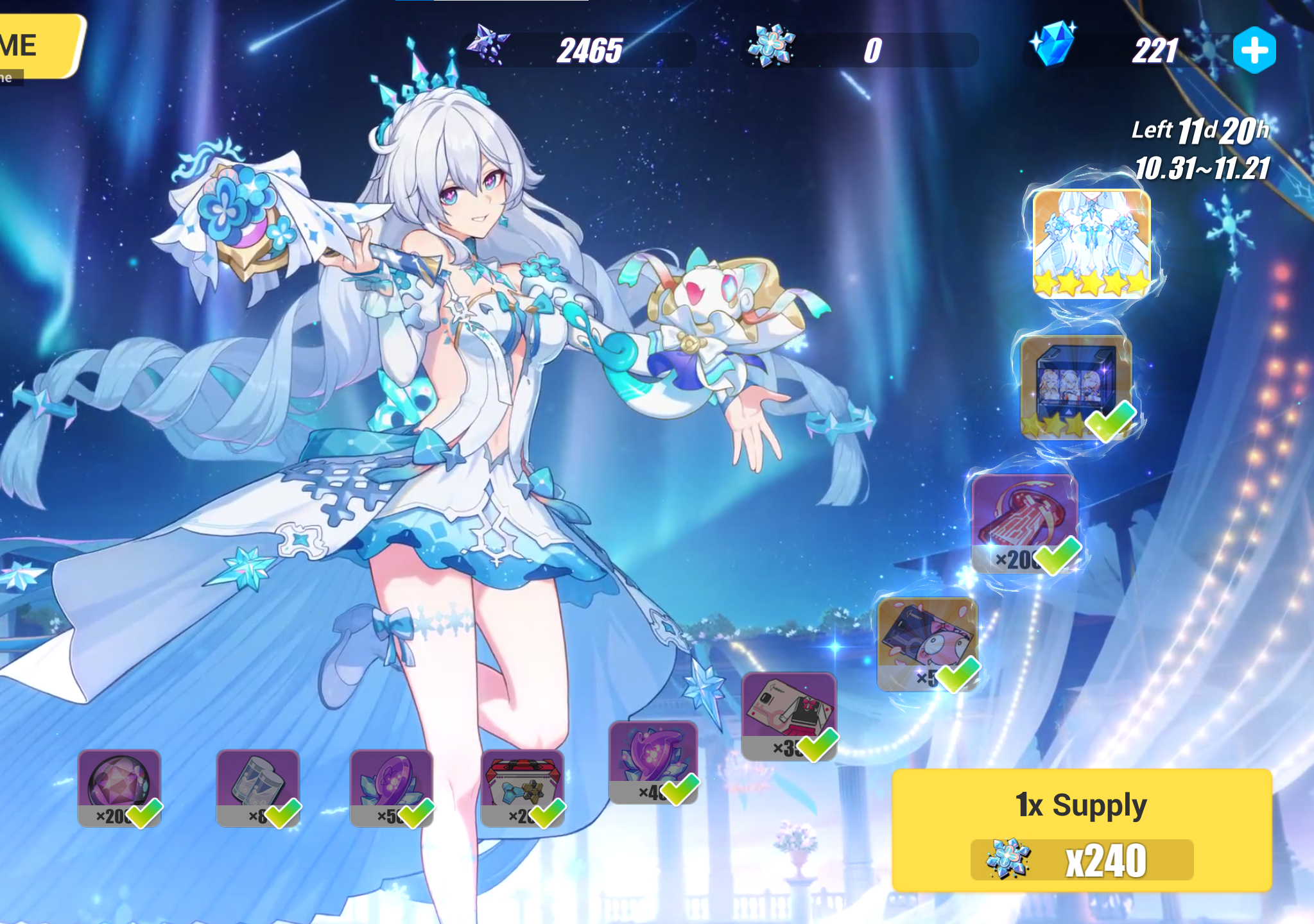Add more blue crystals with plus button
Screen dimensions: 1314x924
[x=1254, y=50]
